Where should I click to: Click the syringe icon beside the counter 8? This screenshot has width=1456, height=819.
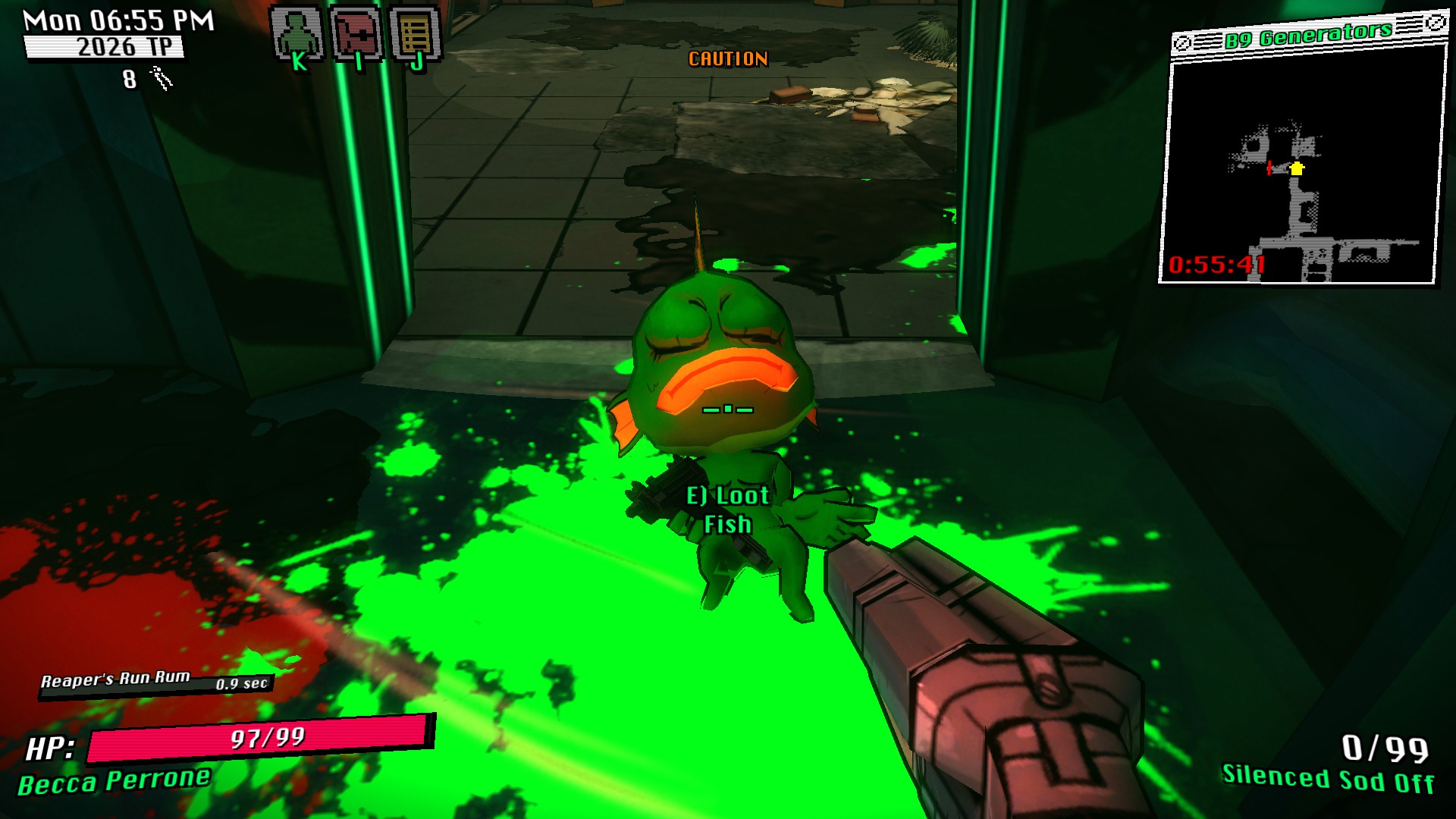pyautogui.click(x=160, y=76)
